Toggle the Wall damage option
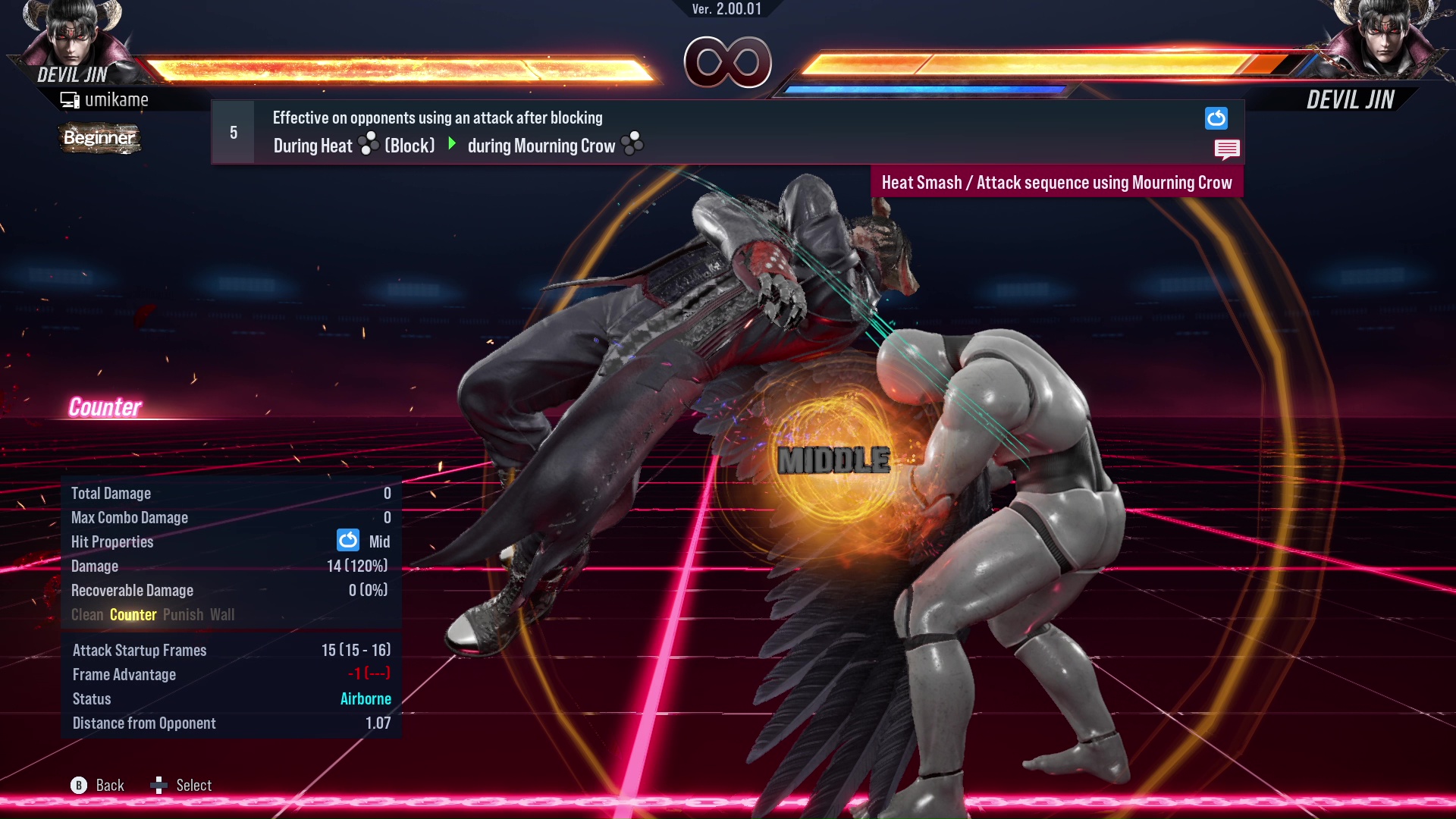The width and height of the screenshot is (1456, 819). 223,614
